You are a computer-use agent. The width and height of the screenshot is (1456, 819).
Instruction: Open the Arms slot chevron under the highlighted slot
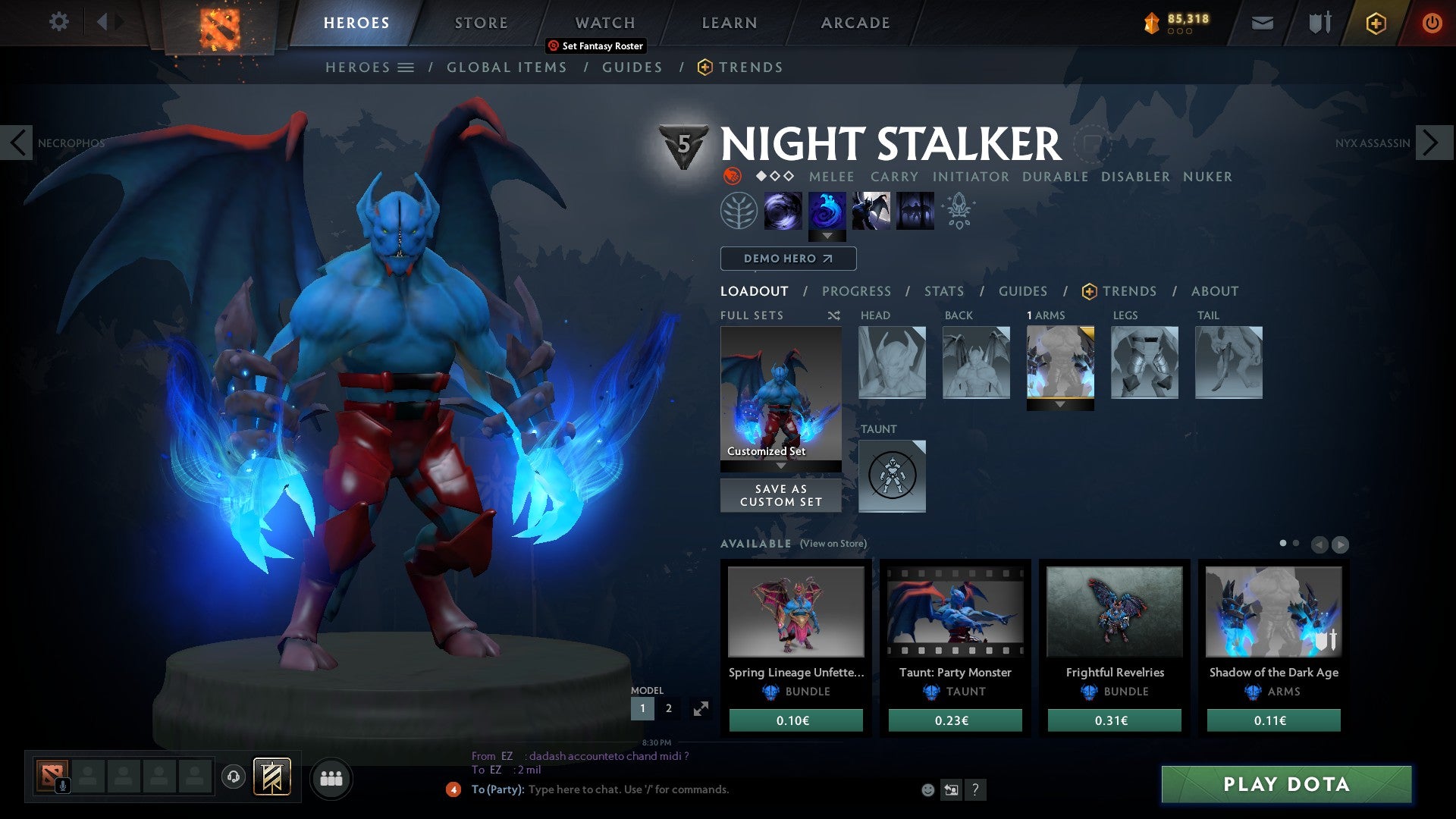(1060, 404)
